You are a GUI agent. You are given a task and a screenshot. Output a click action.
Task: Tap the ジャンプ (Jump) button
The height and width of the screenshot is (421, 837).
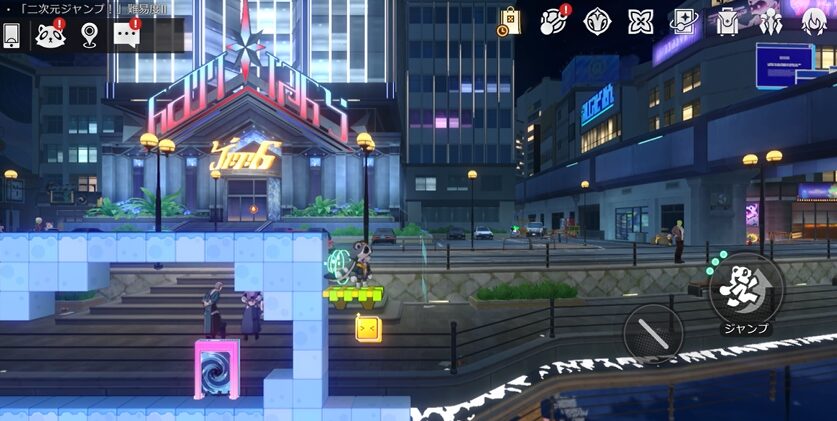[x=745, y=288]
